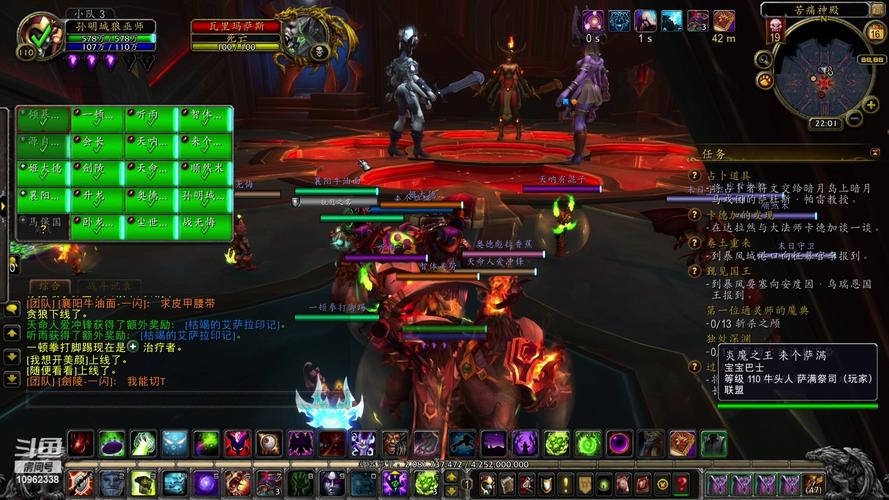Viewport: 889px width, 500px height.
Task: Click the 22:01 minimap clock
Action: pyautogui.click(x=826, y=124)
